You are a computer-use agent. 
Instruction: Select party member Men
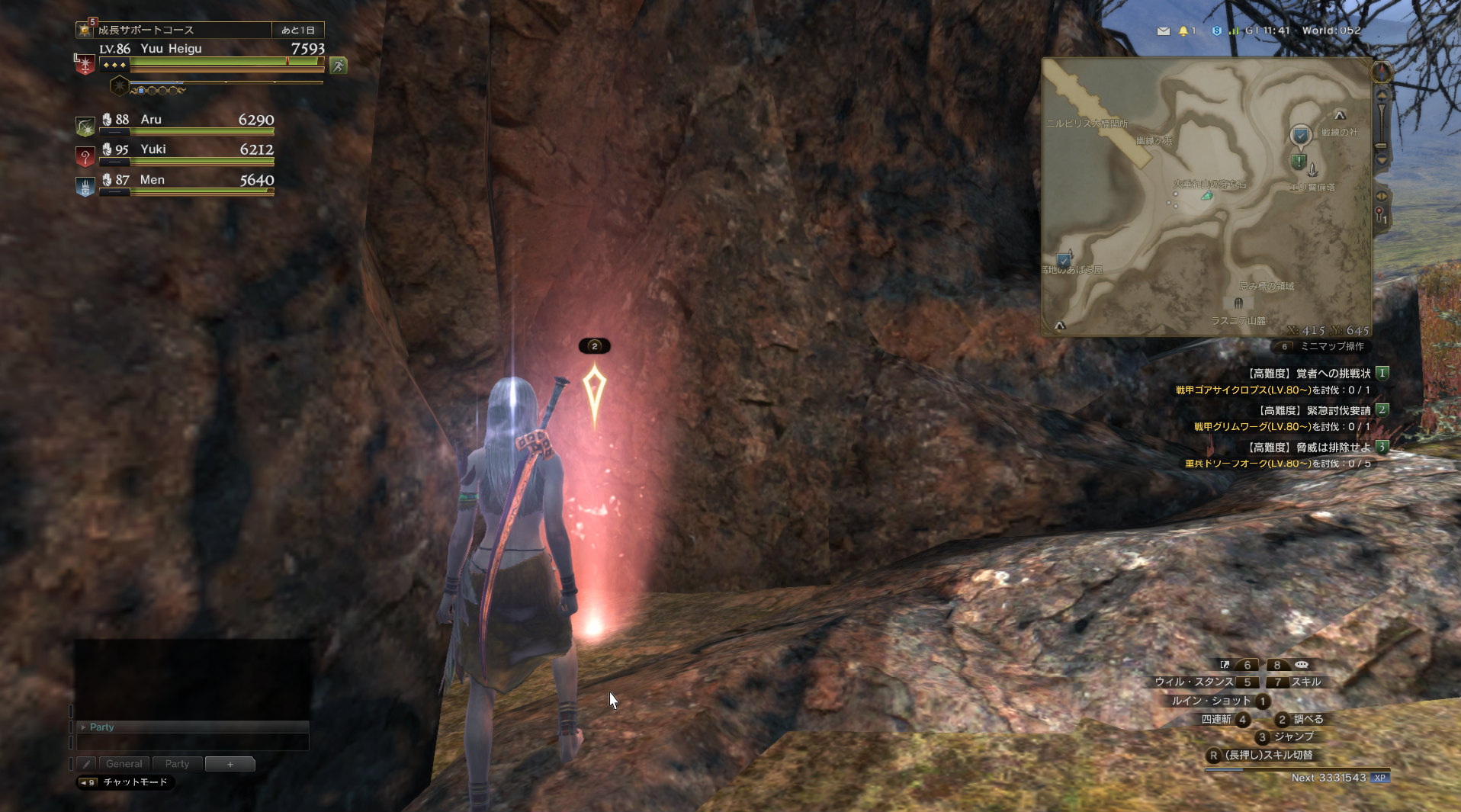click(x=175, y=181)
